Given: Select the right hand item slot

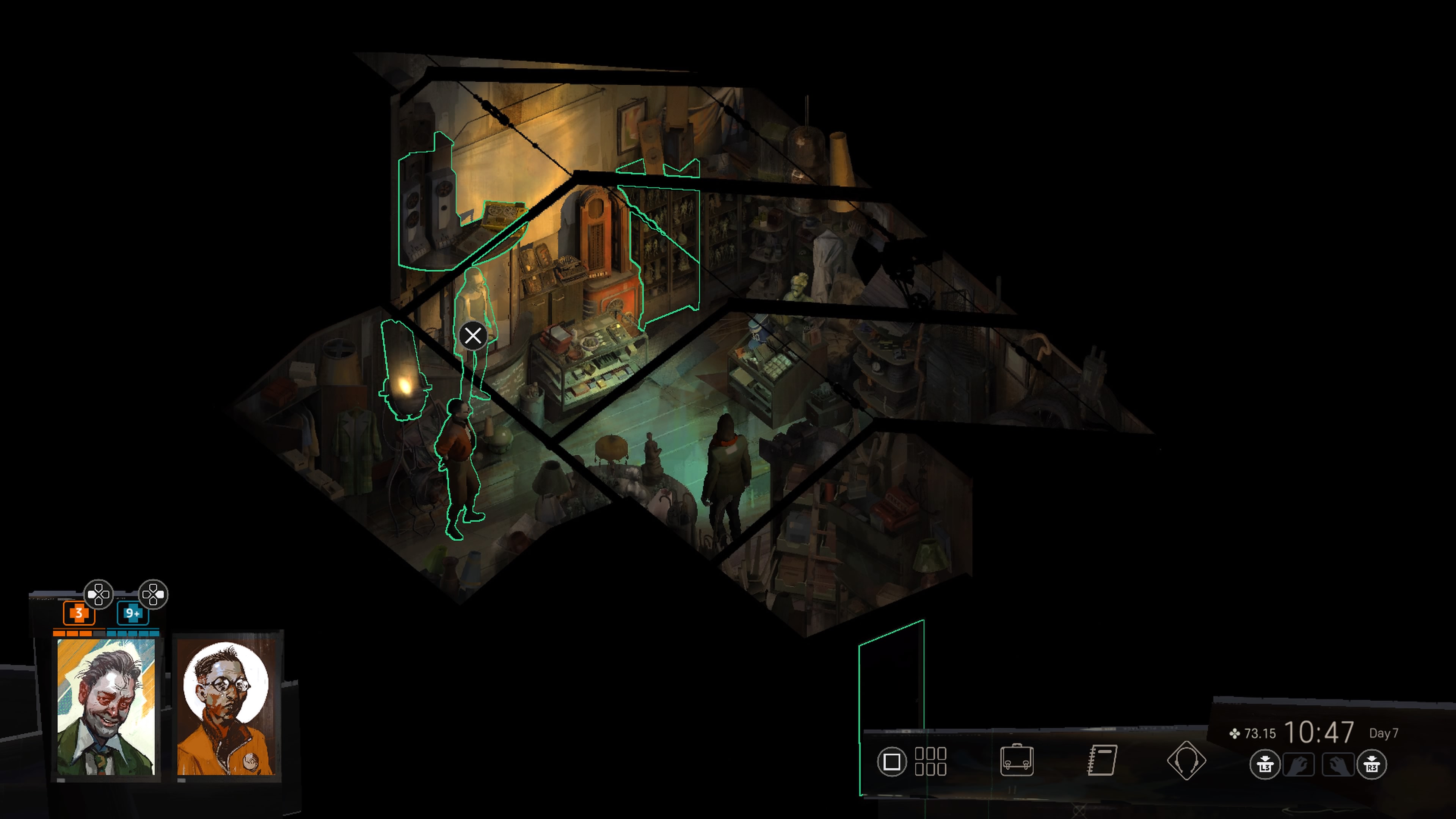Looking at the screenshot, I should 1337,765.
